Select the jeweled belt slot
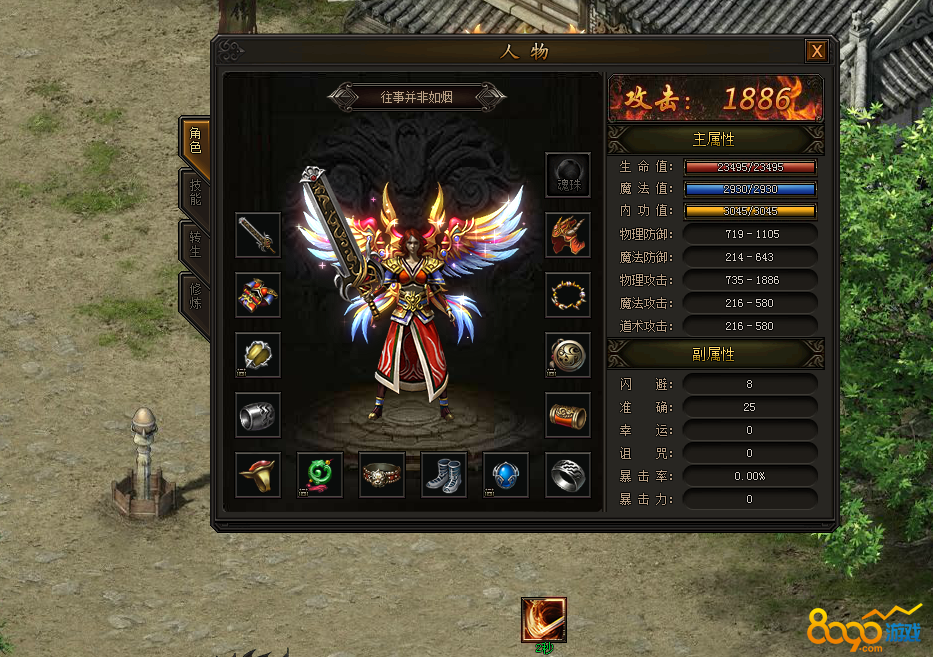The width and height of the screenshot is (933, 657). click(x=382, y=475)
